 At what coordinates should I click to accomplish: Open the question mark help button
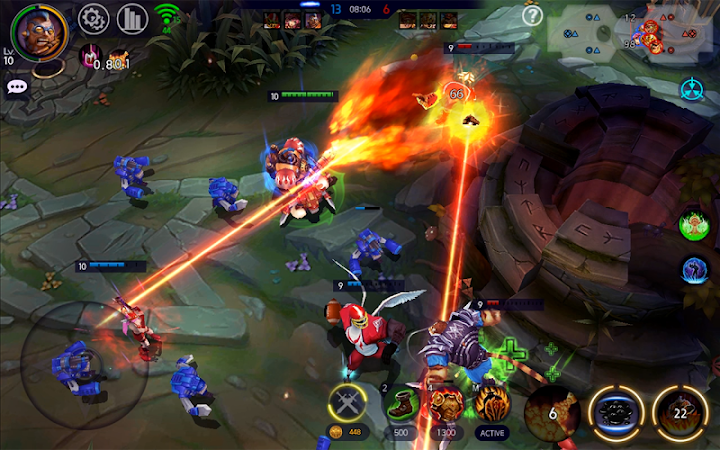[532, 15]
